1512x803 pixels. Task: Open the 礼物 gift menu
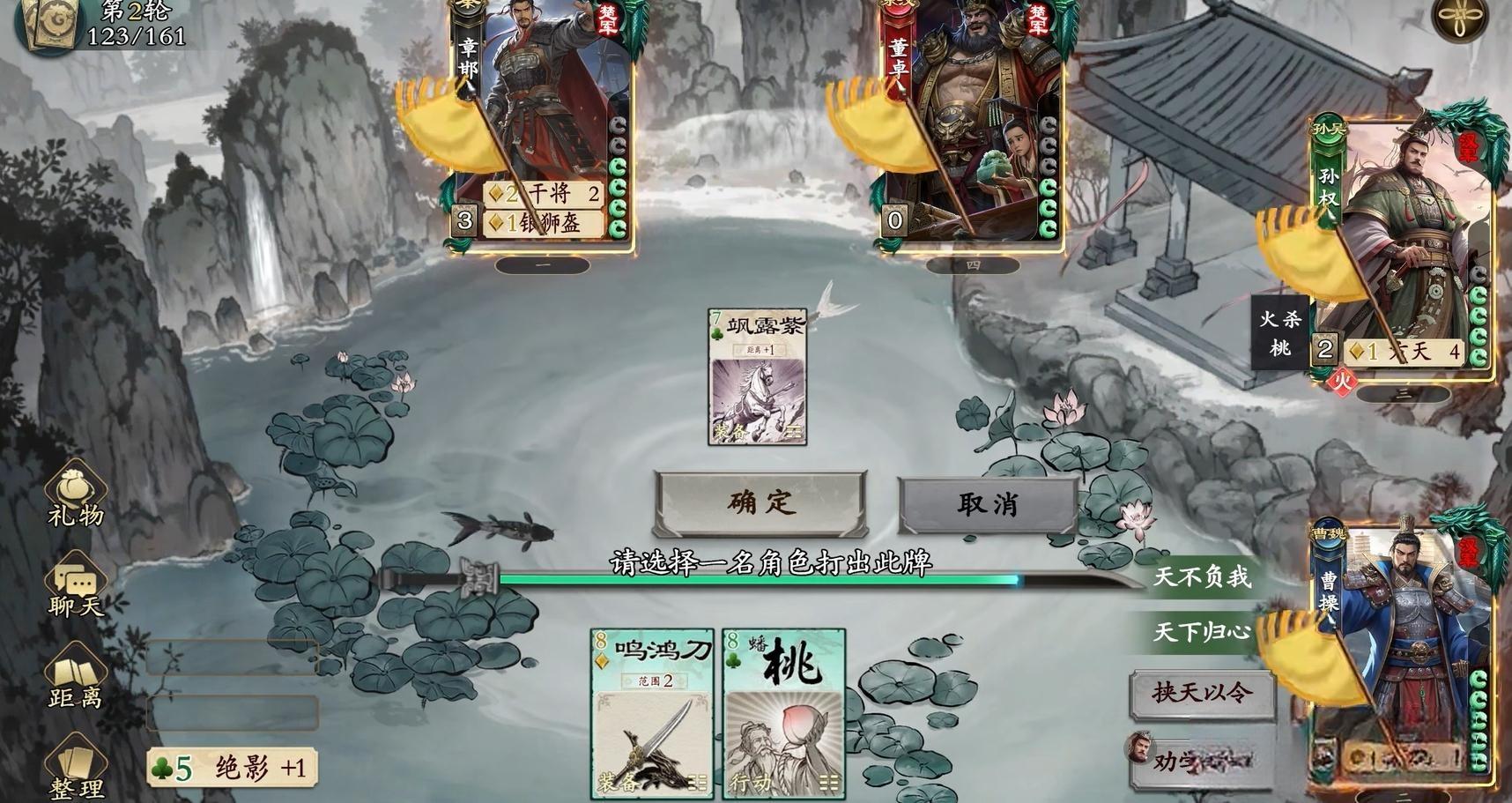point(76,499)
